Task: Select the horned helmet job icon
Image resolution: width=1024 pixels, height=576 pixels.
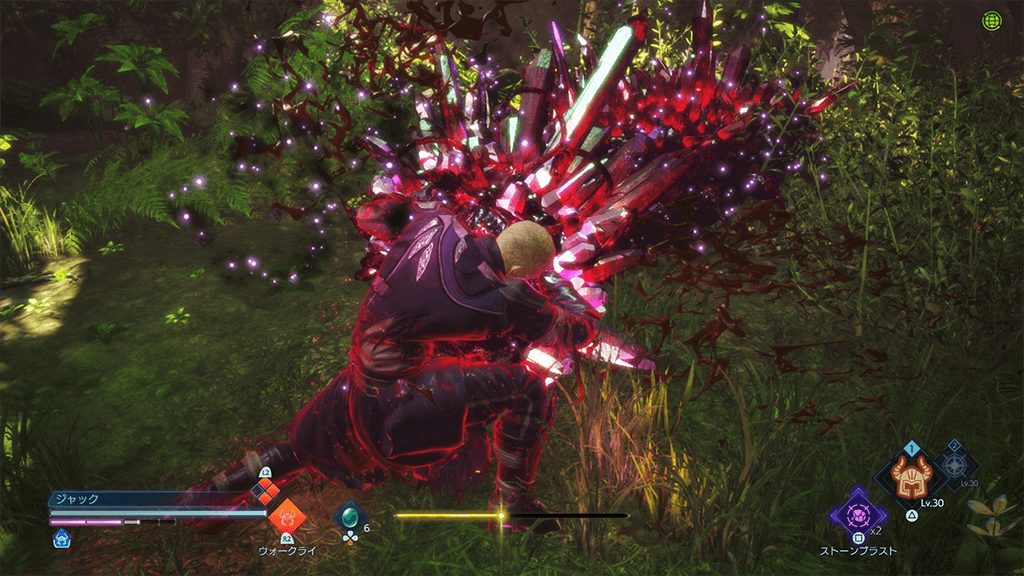Action: coord(911,475)
